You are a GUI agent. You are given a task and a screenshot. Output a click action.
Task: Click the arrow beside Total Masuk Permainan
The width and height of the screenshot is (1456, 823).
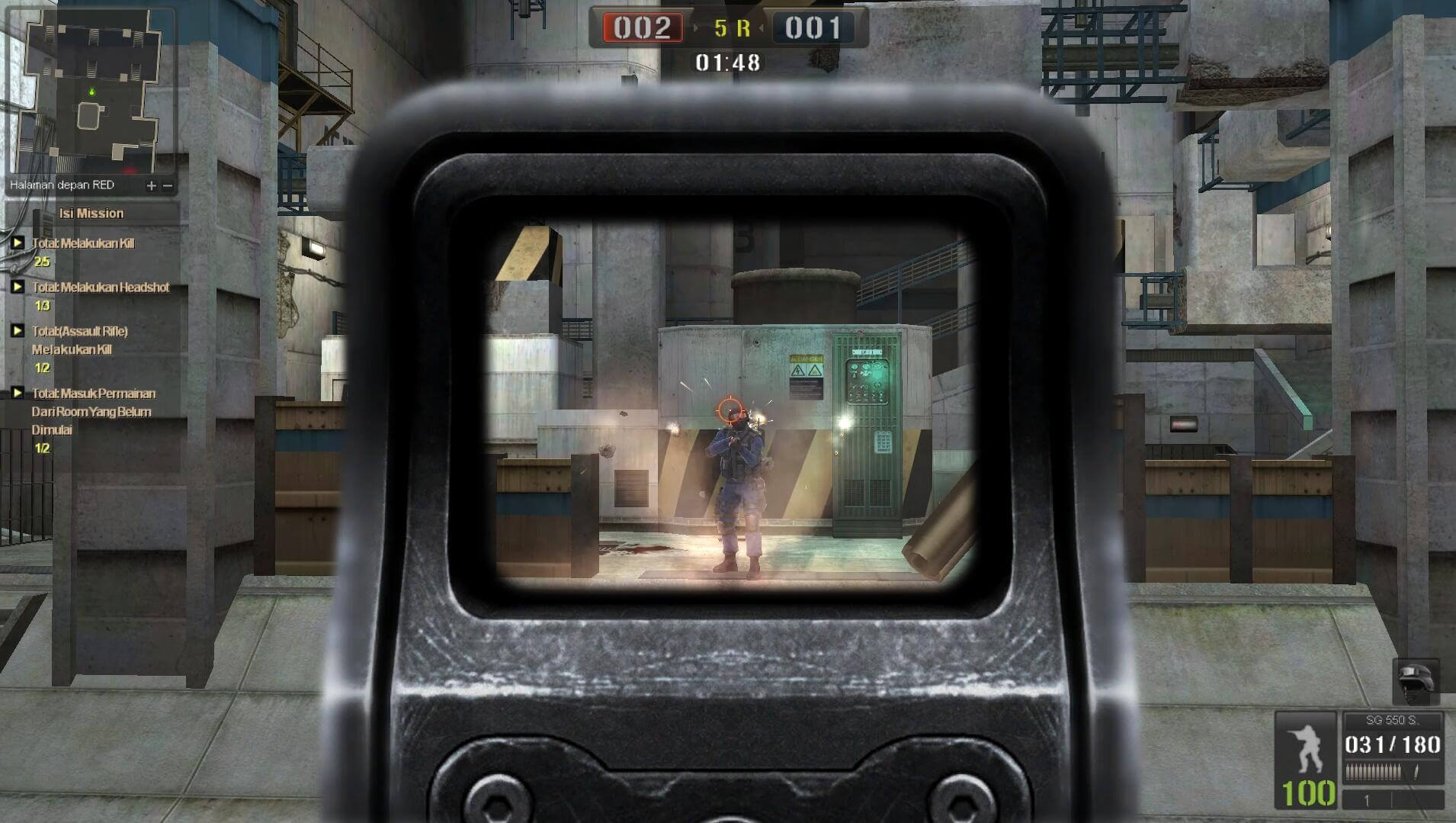[17, 394]
